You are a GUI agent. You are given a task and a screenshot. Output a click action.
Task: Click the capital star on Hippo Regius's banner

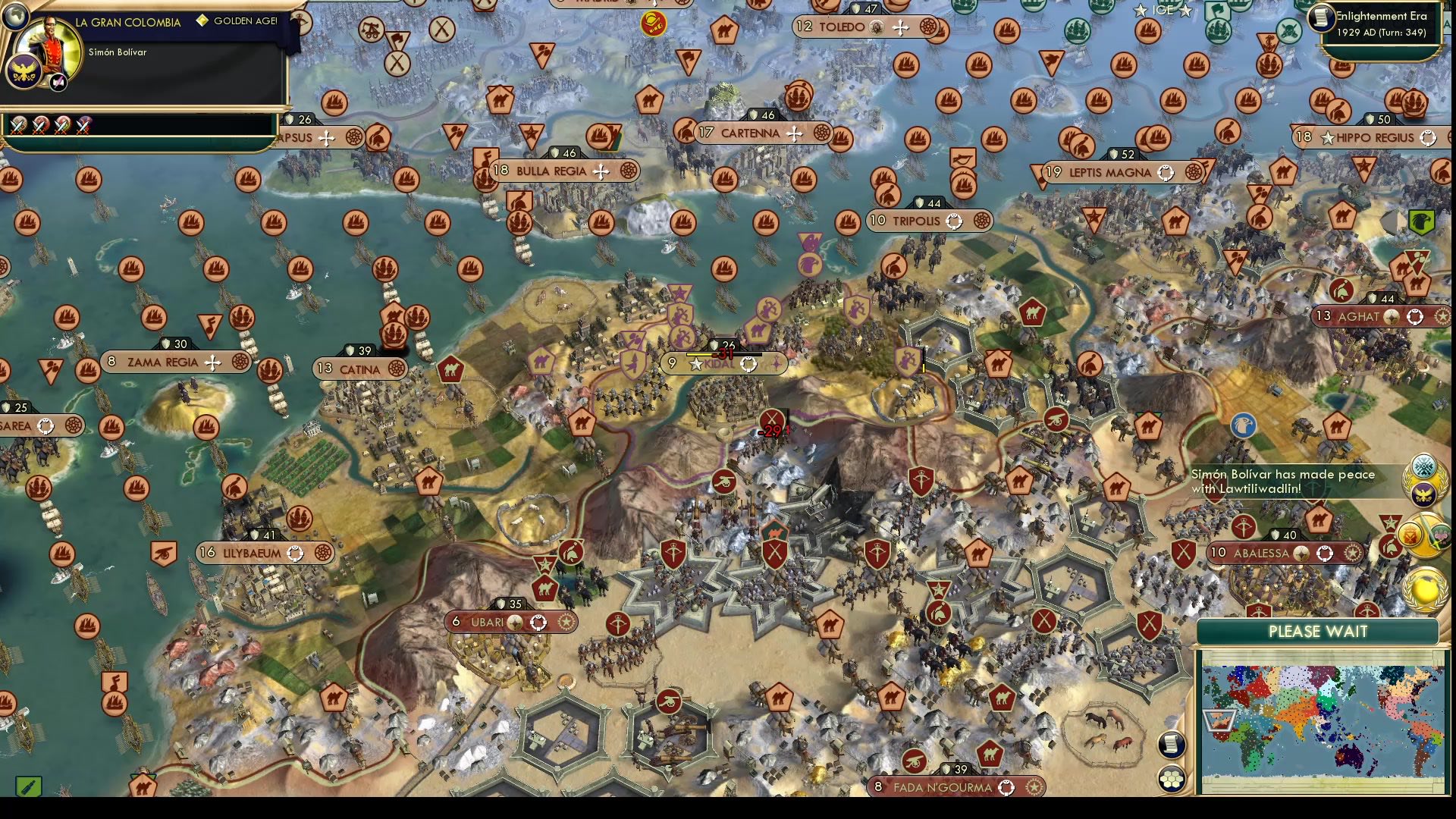1328,137
